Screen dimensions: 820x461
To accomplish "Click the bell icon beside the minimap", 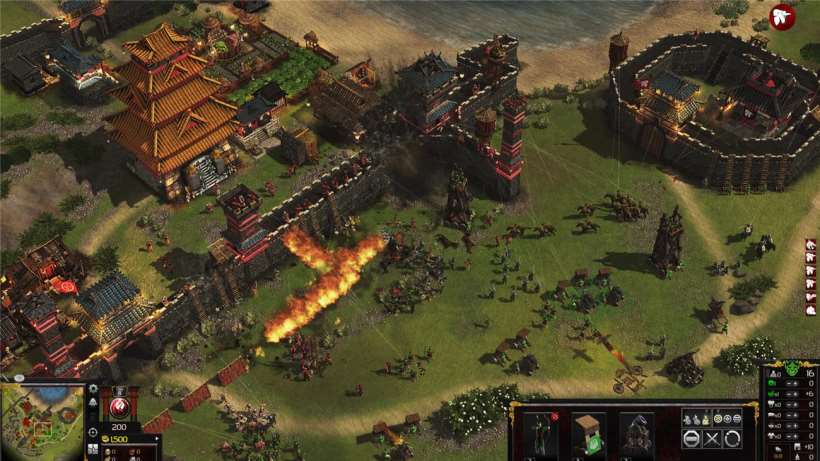I will [x=93, y=402].
